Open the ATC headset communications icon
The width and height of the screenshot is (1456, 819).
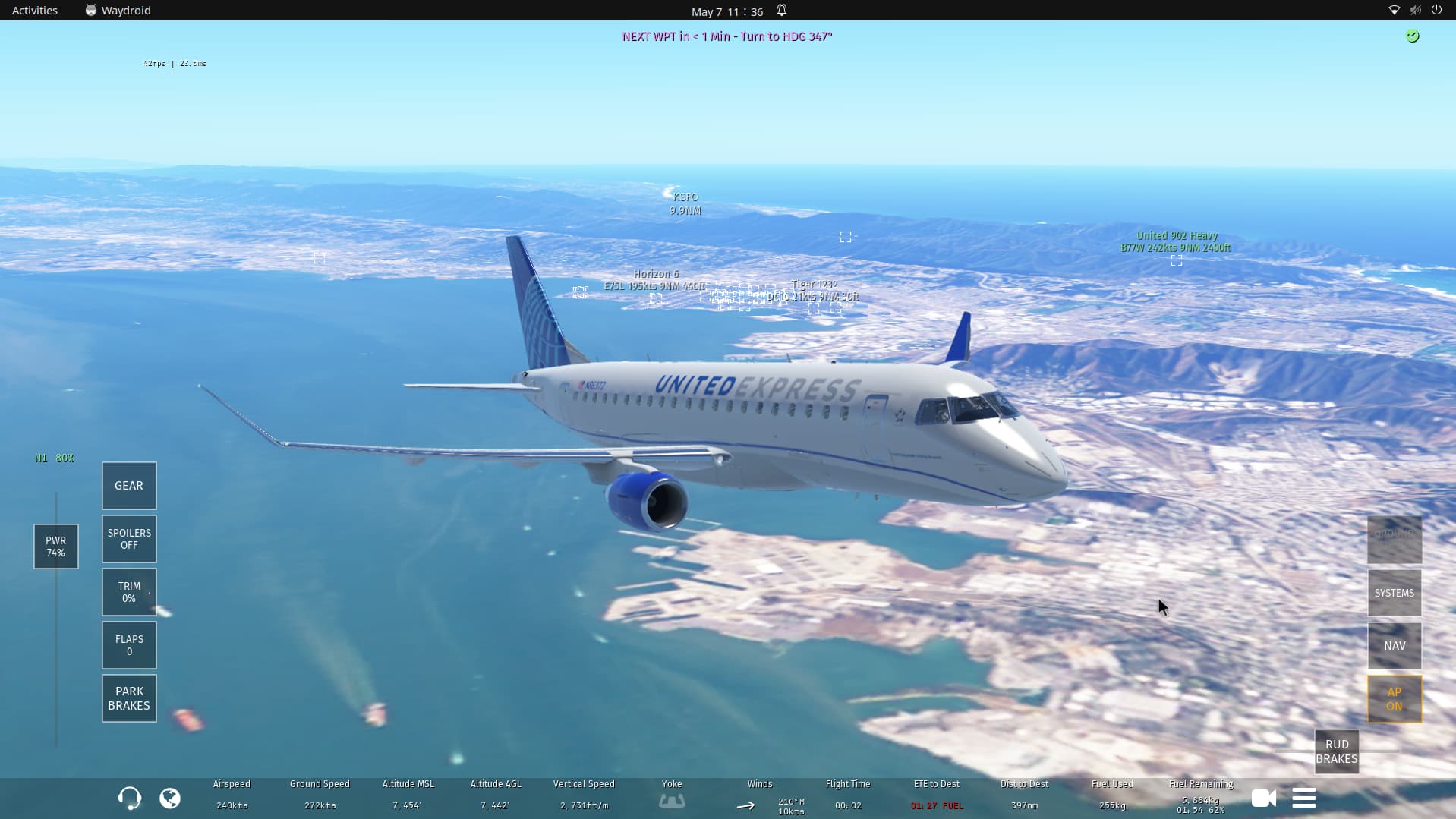point(129,798)
